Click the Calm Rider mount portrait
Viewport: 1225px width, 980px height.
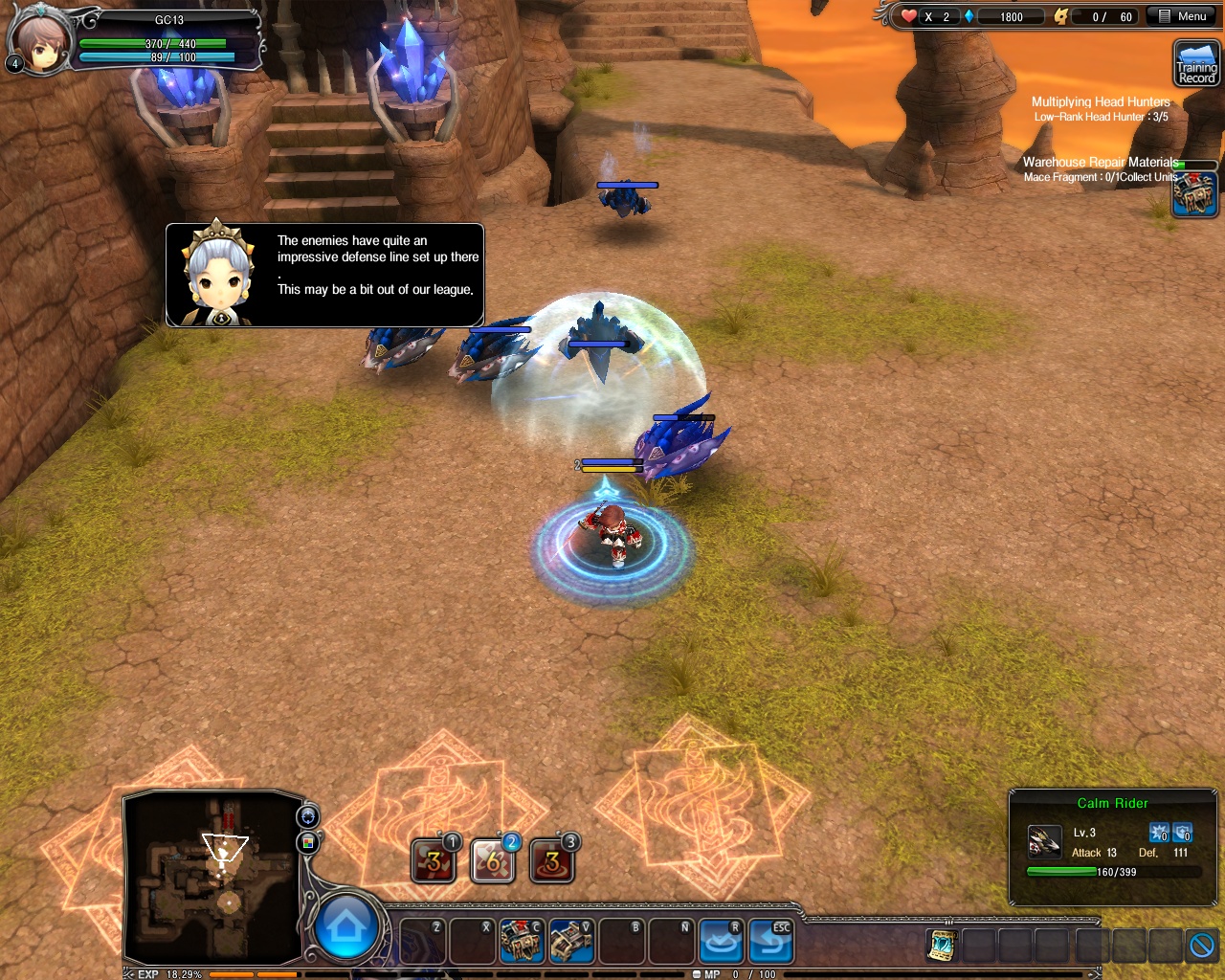1044,842
